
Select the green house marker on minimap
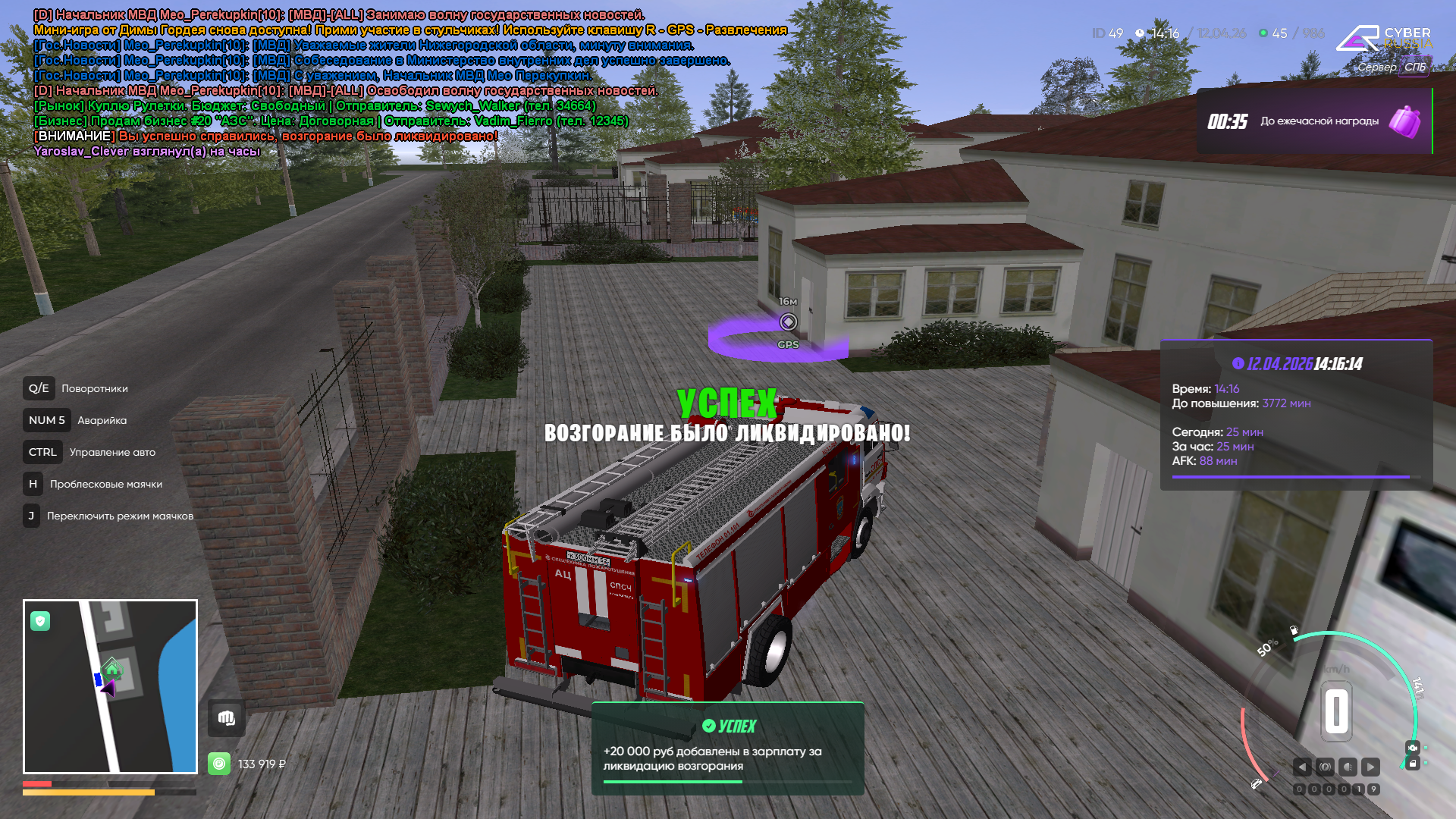(x=112, y=670)
